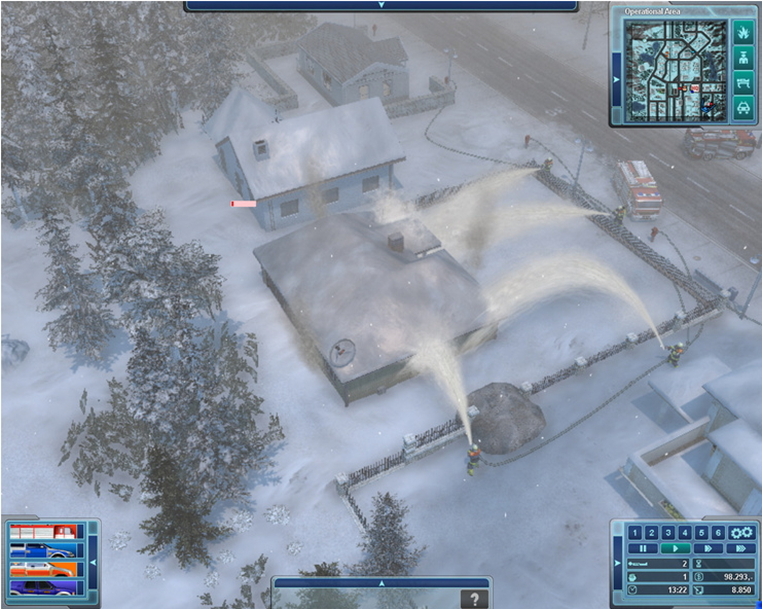Set game speed to double fast-forward
Viewport: 763px width, 609px height.
[710, 549]
